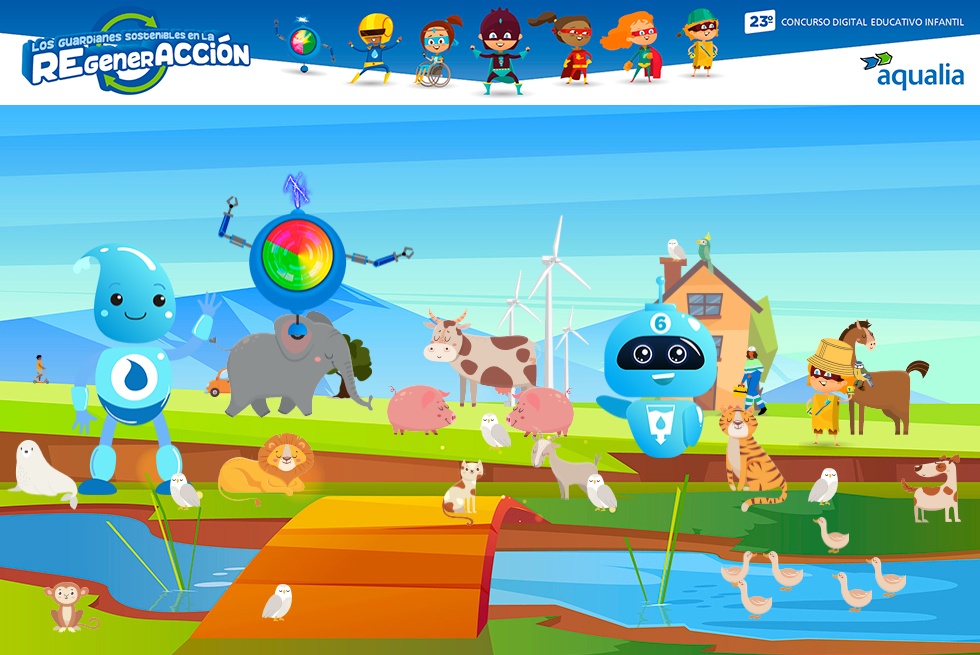The width and height of the screenshot is (980, 655).
Task: Pick the white and brown dog
Action: tap(936, 488)
